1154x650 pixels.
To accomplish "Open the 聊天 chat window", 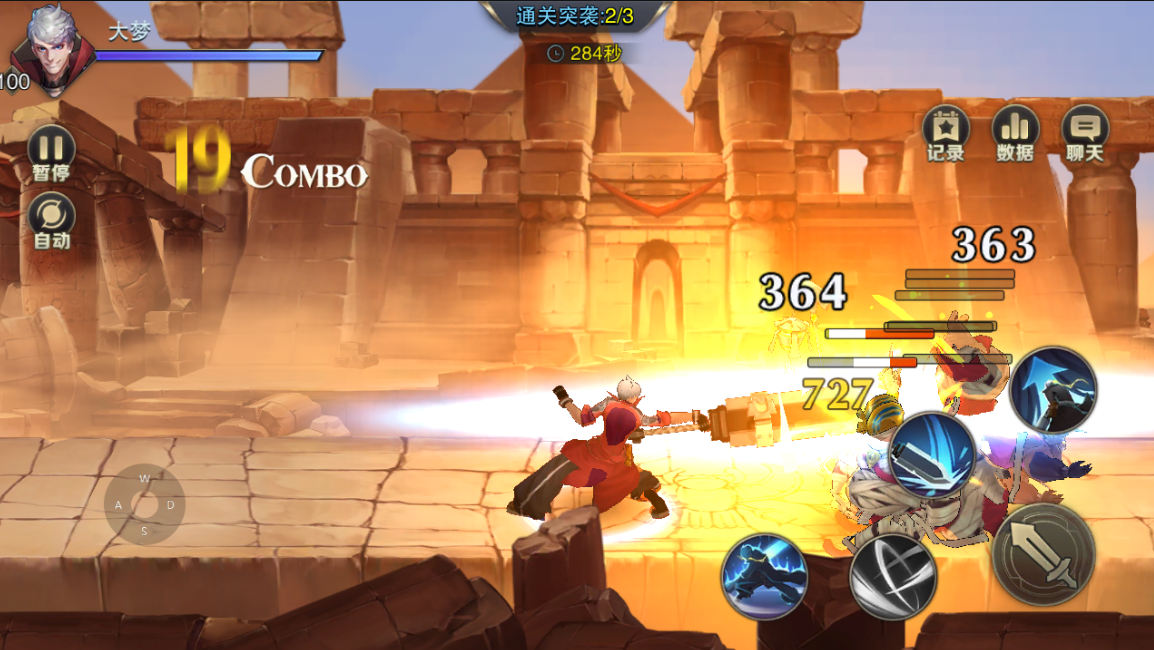I will coord(1085,133).
